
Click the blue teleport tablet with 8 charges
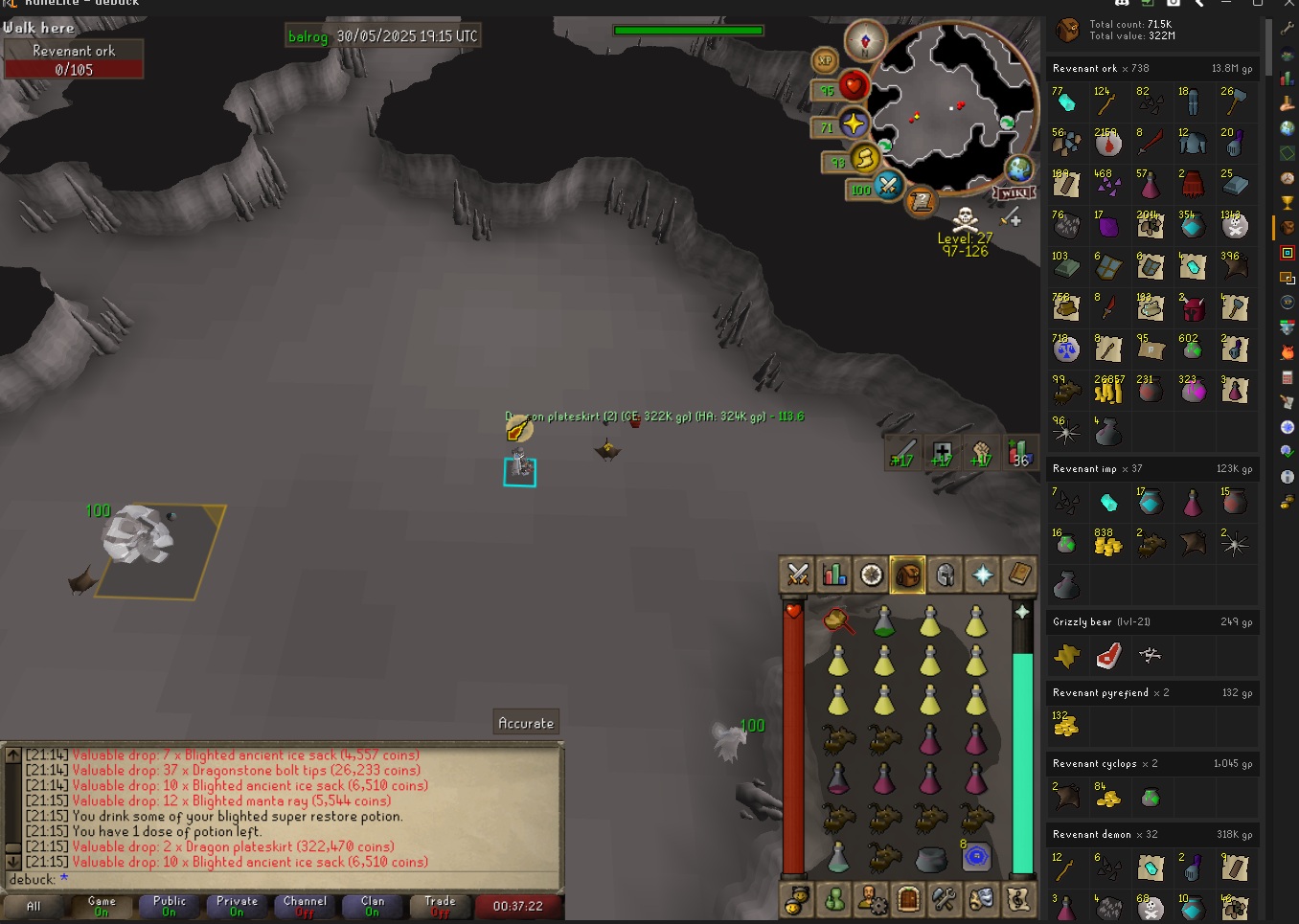[976, 857]
